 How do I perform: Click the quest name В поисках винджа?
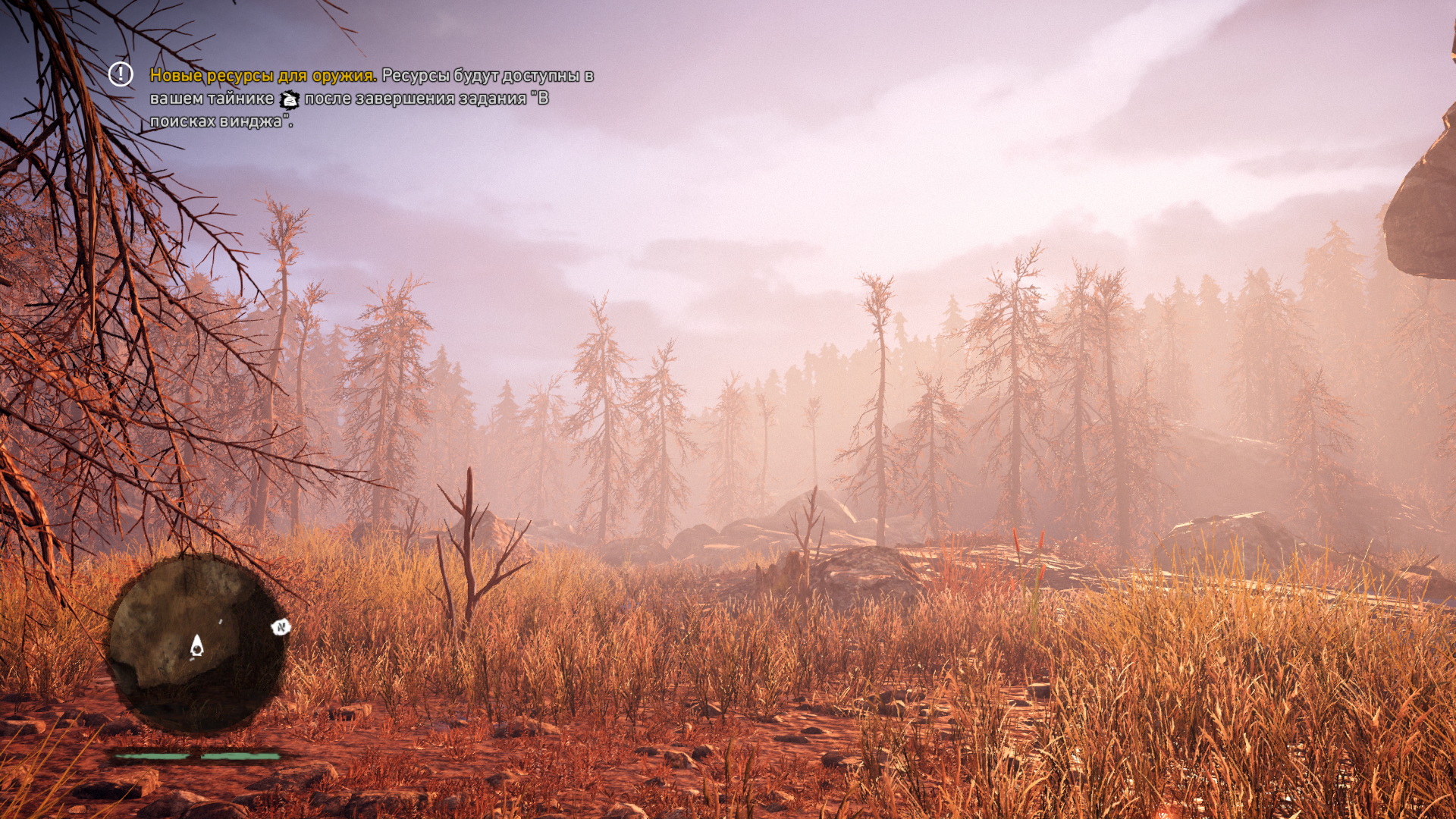220,119
